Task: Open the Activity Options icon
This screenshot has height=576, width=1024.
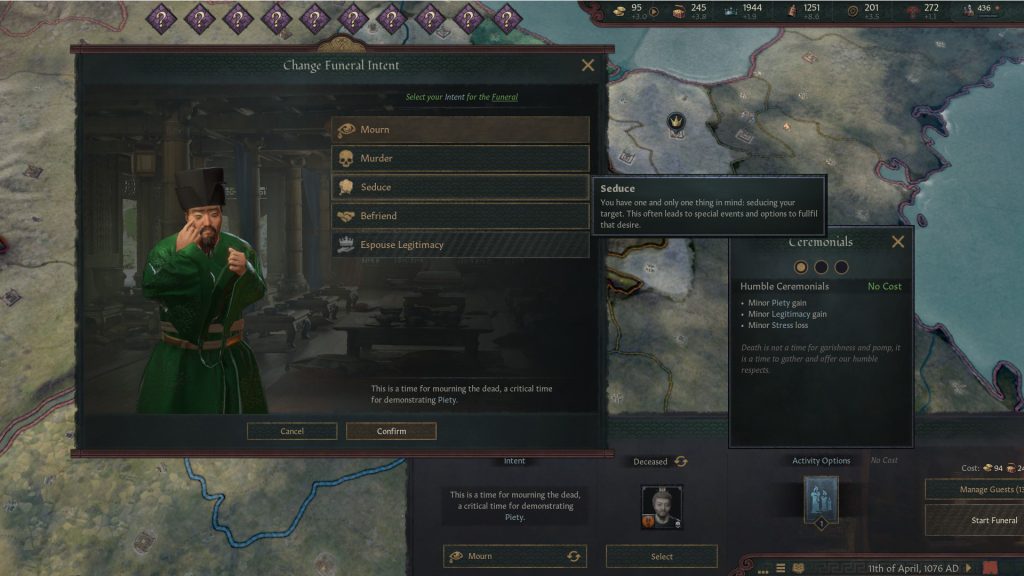Action: click(x=820, y=500)
